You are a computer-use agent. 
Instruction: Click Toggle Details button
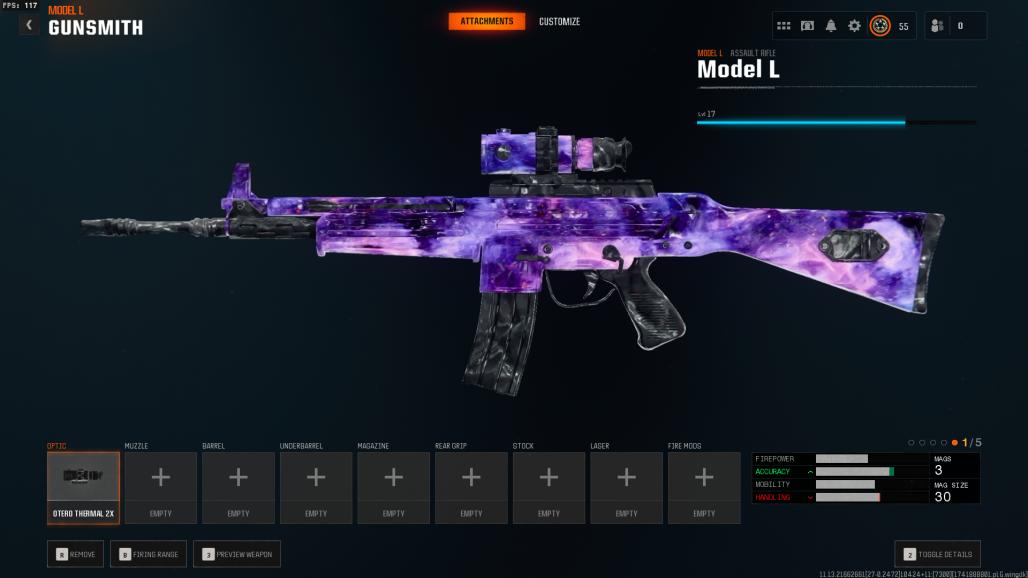937,554
